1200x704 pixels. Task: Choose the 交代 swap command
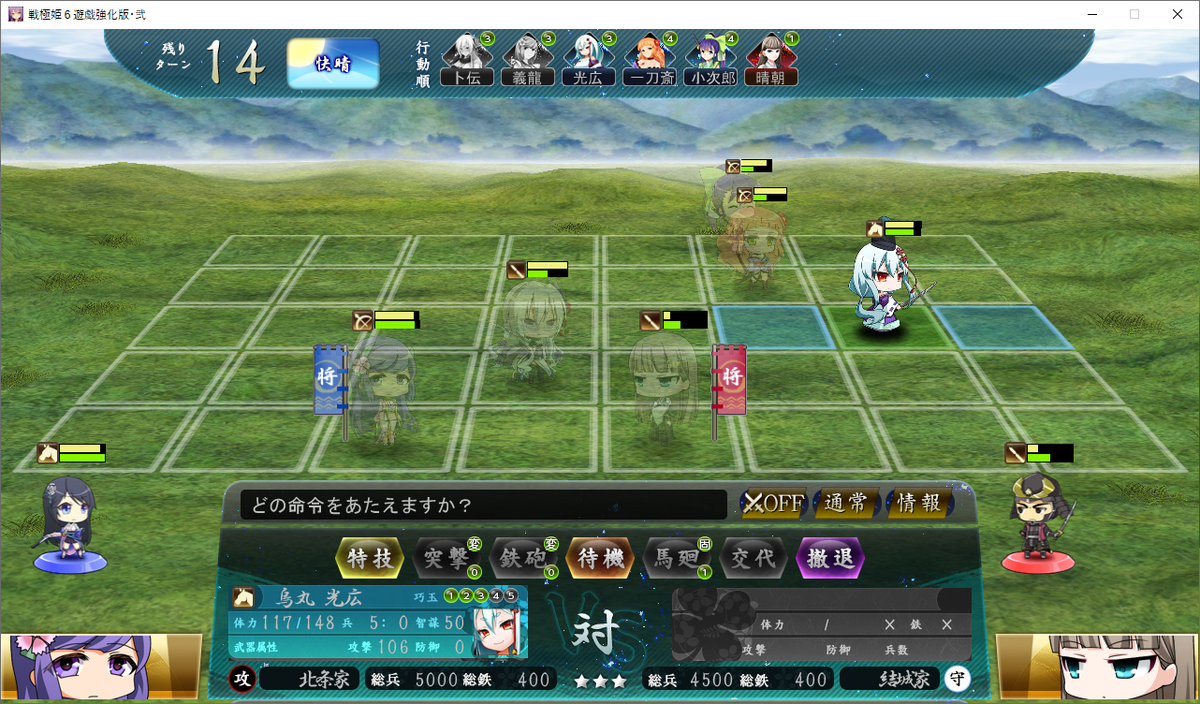(x=753, y=558)
